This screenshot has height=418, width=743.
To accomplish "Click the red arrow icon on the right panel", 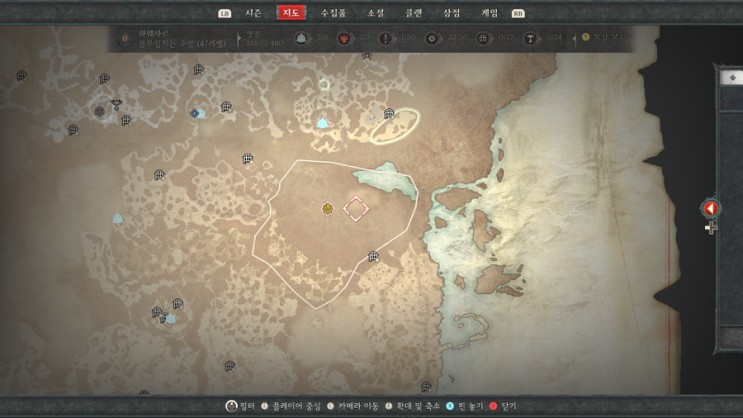I will (x=711, y=208).
